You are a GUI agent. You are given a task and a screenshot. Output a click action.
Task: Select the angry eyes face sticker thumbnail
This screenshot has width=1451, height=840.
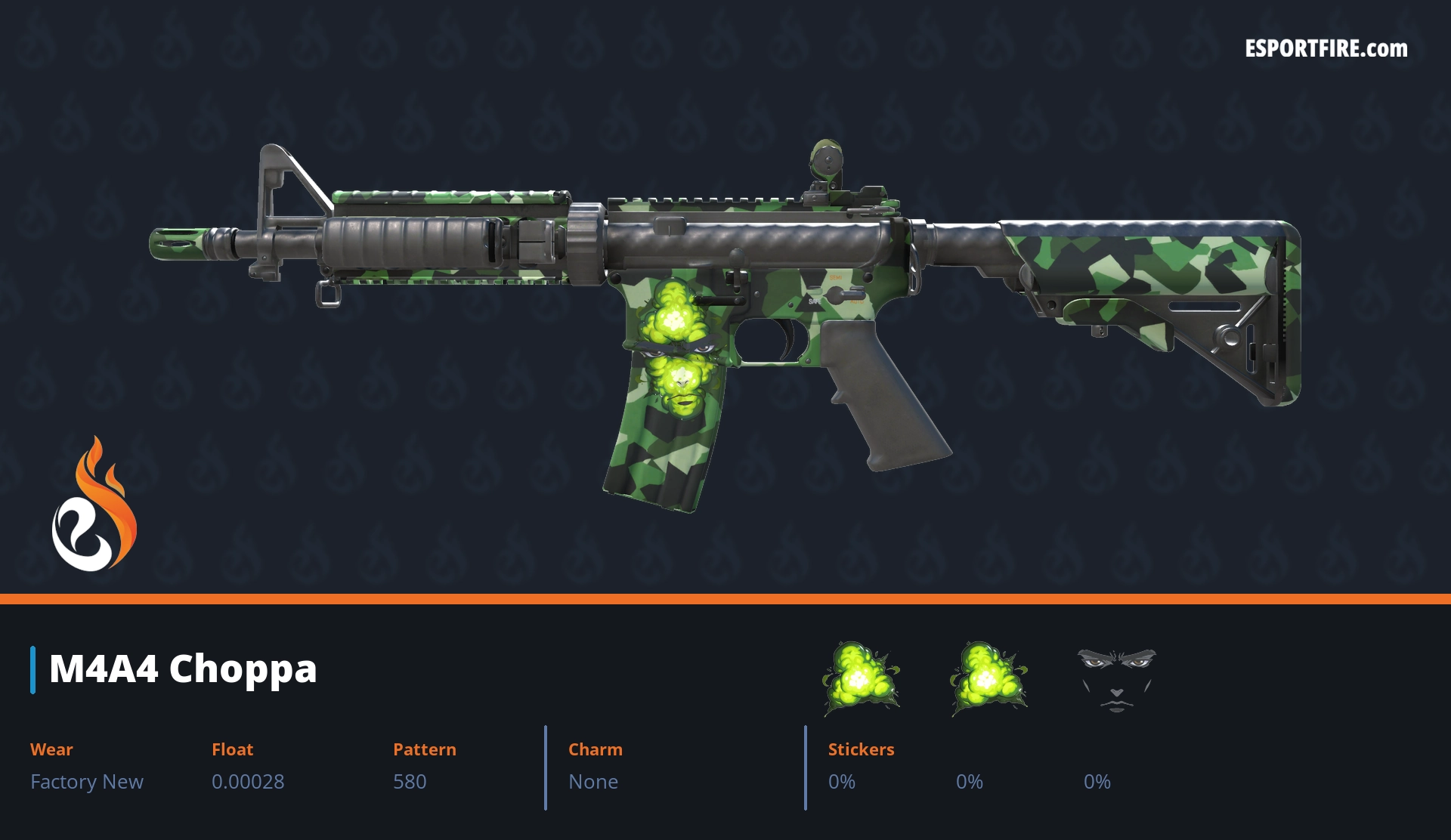(x=1116, y=678)
